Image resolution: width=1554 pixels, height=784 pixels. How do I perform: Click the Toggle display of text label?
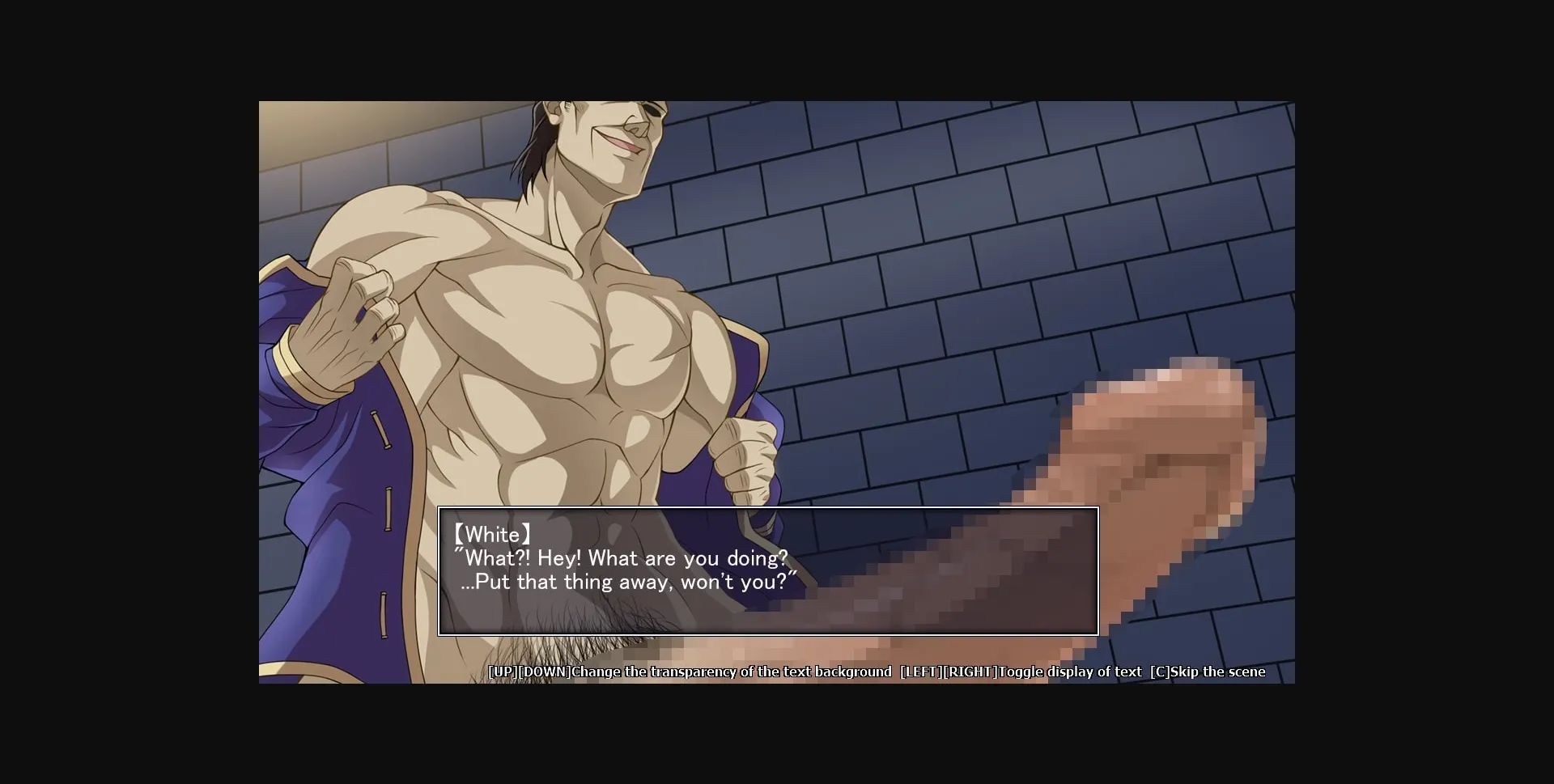tap(1068, 672)
